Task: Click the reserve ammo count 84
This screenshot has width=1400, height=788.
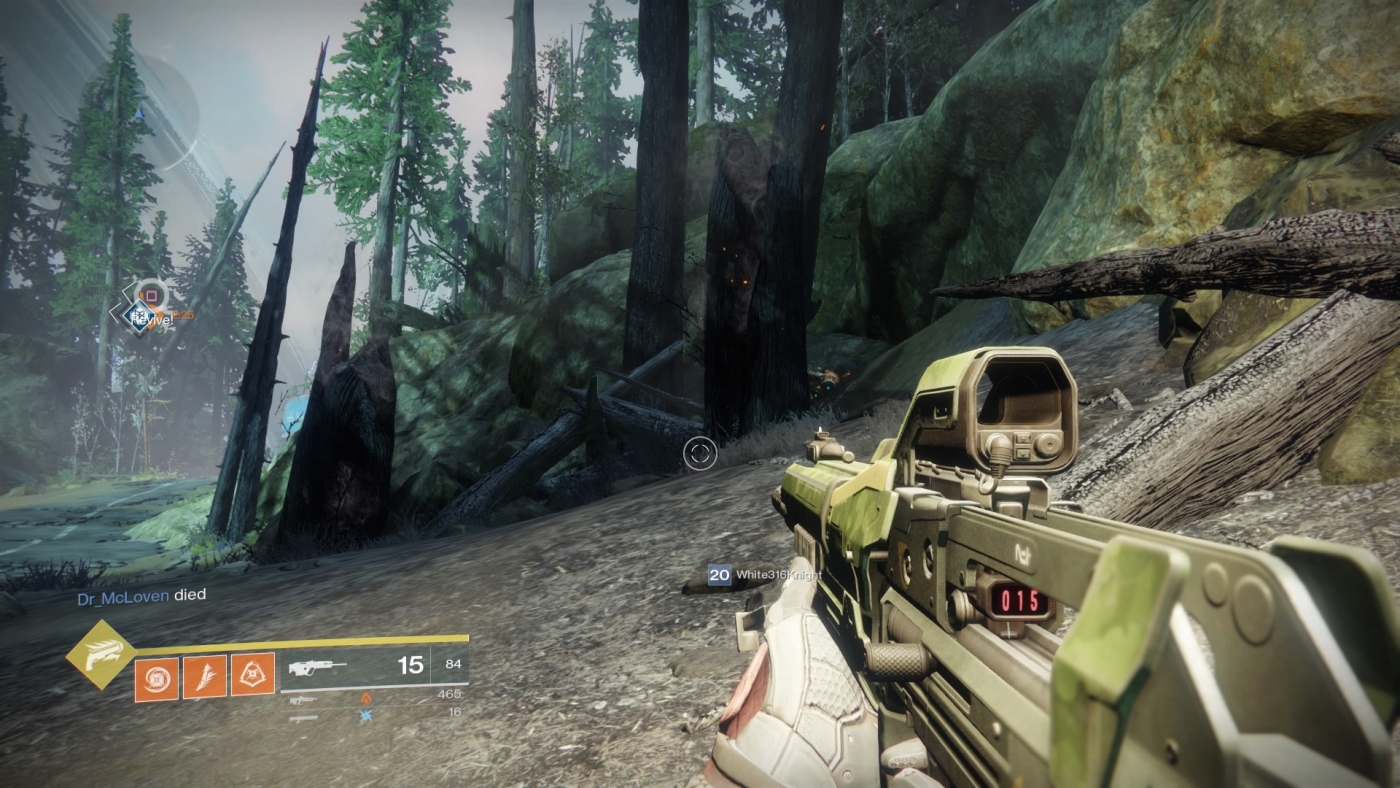Action: click(453, 666)
